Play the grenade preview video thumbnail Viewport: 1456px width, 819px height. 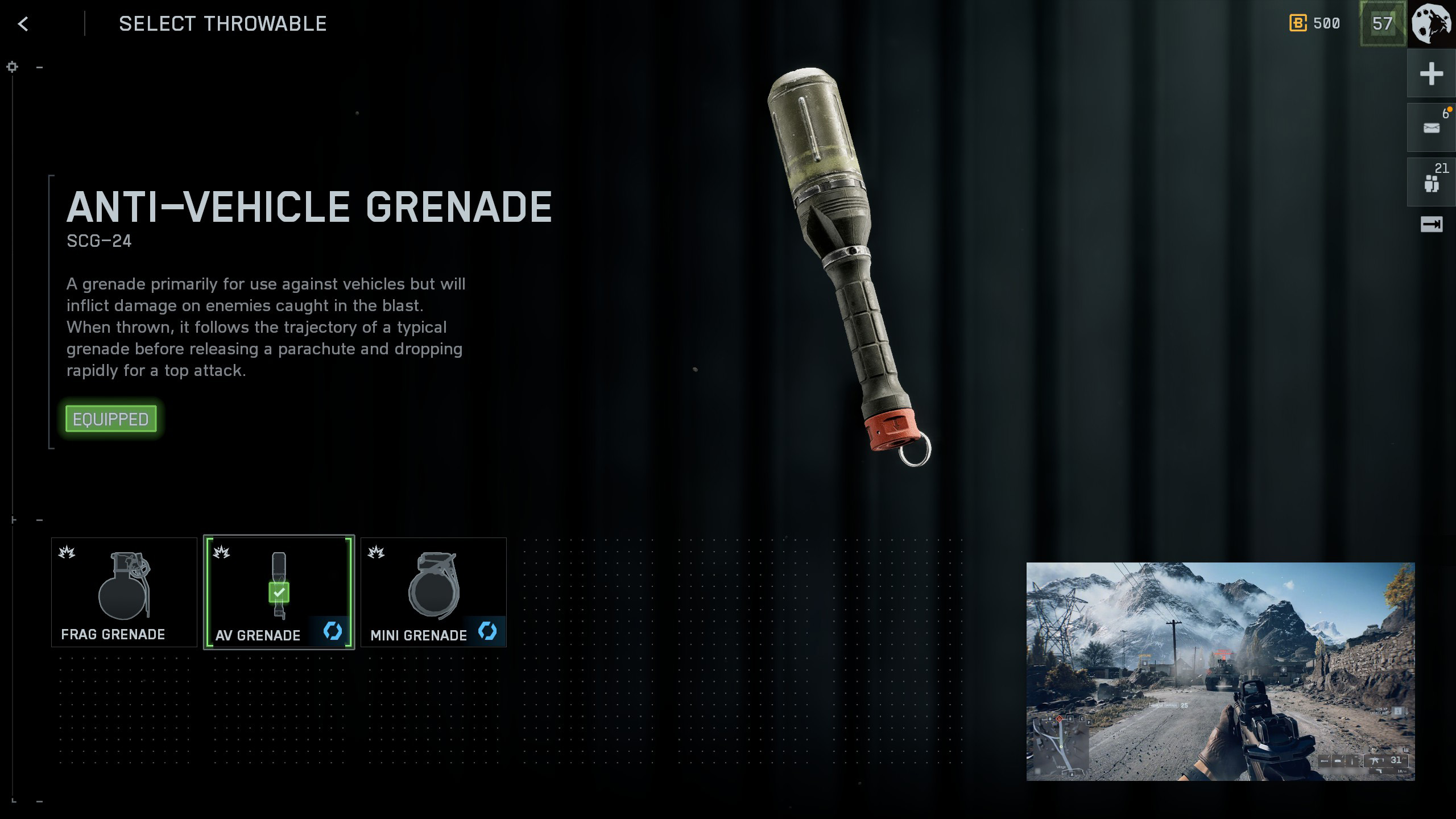1220,671
